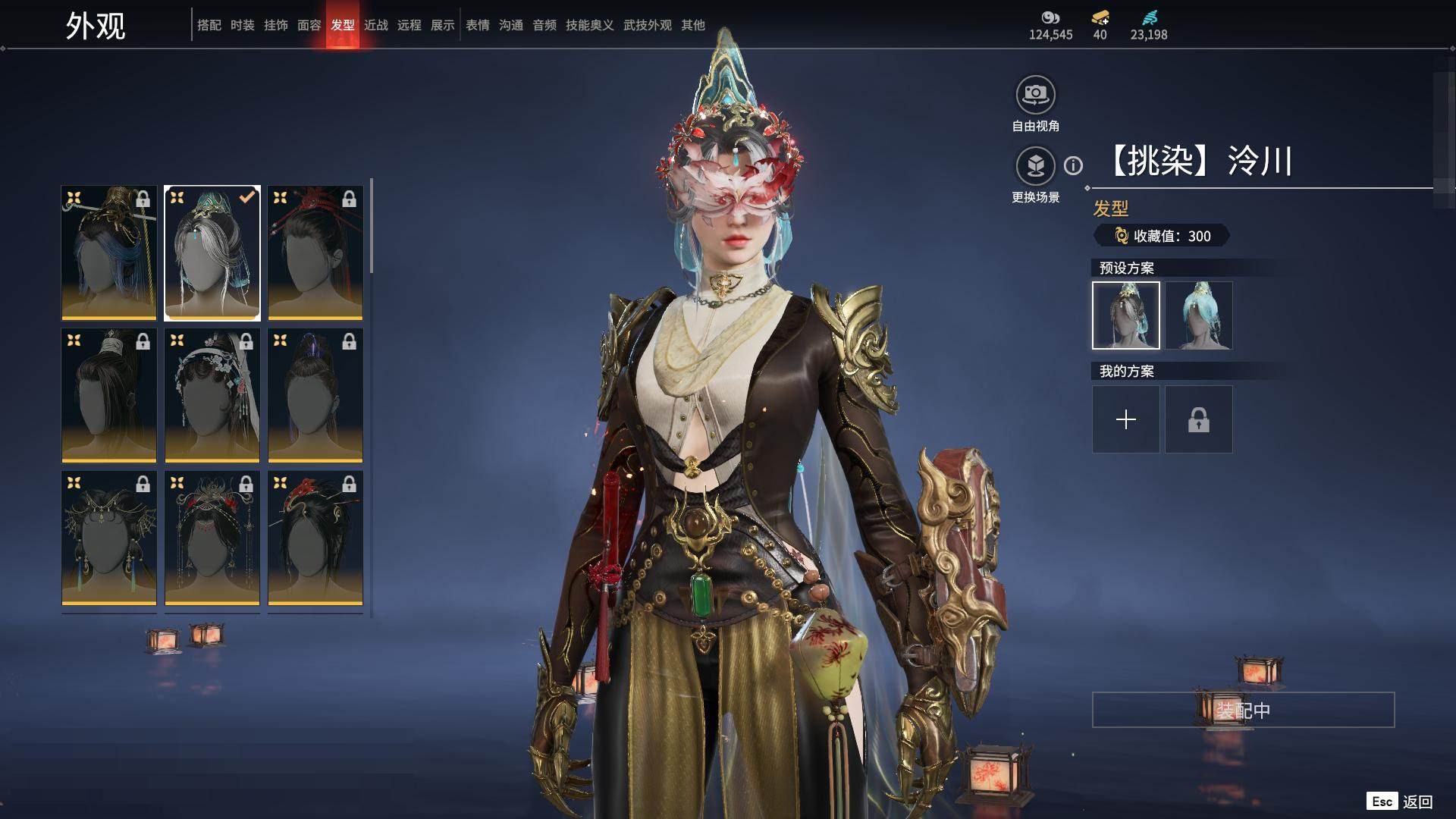This screenshot has height=819, width=1456.
Task: Open the 近战 tab
Action: pyautogui.click(x=375, y=25)
